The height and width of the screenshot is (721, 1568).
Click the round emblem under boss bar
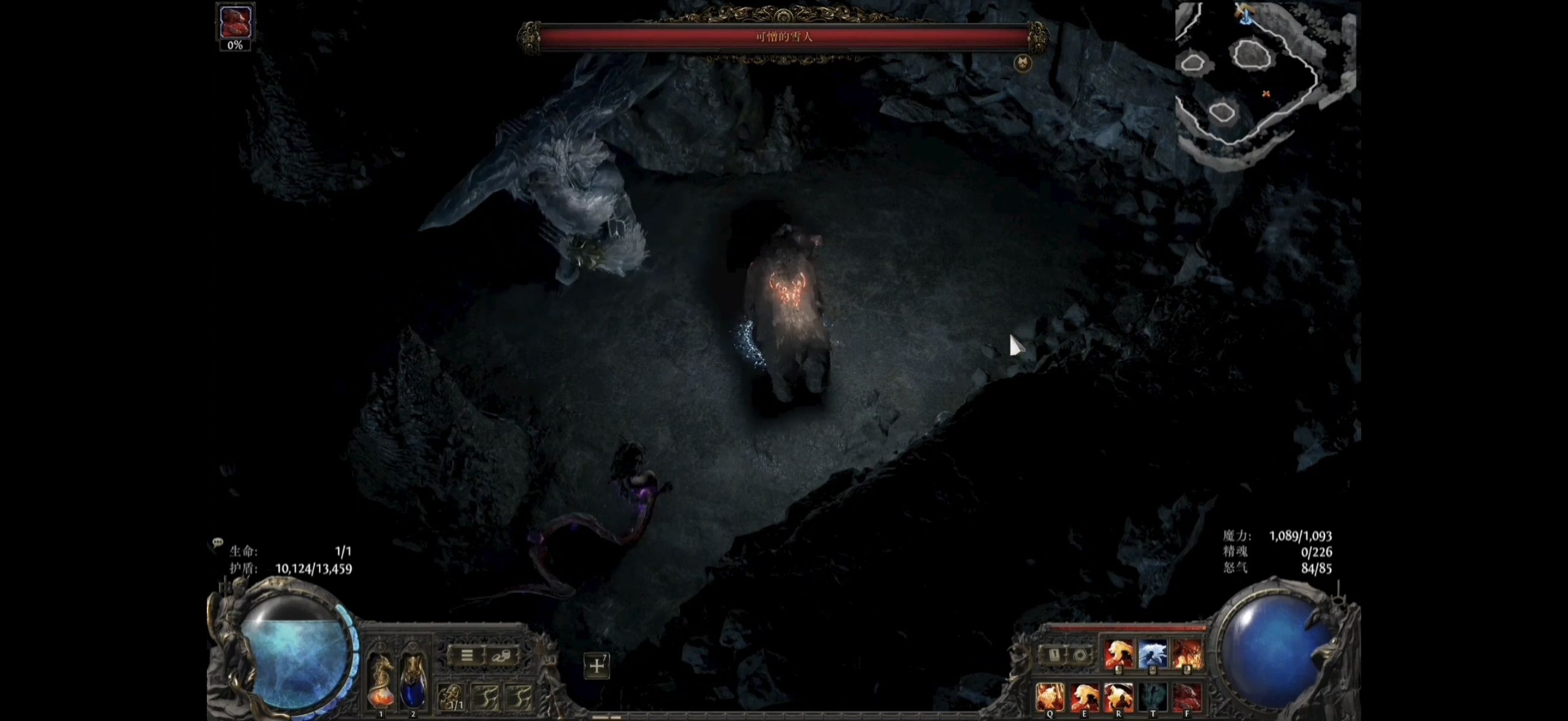[x=1023, y=62]
